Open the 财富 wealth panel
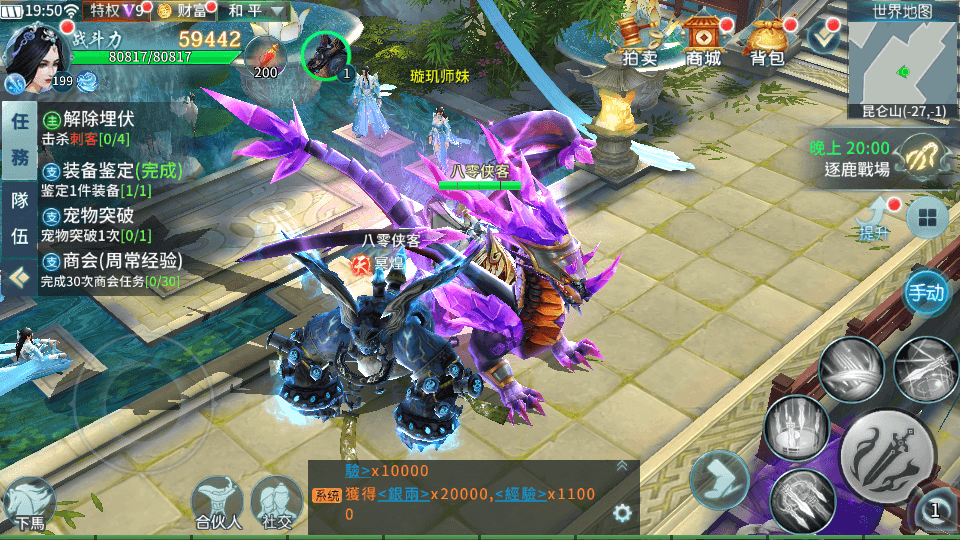 click(x=184, y=11)
